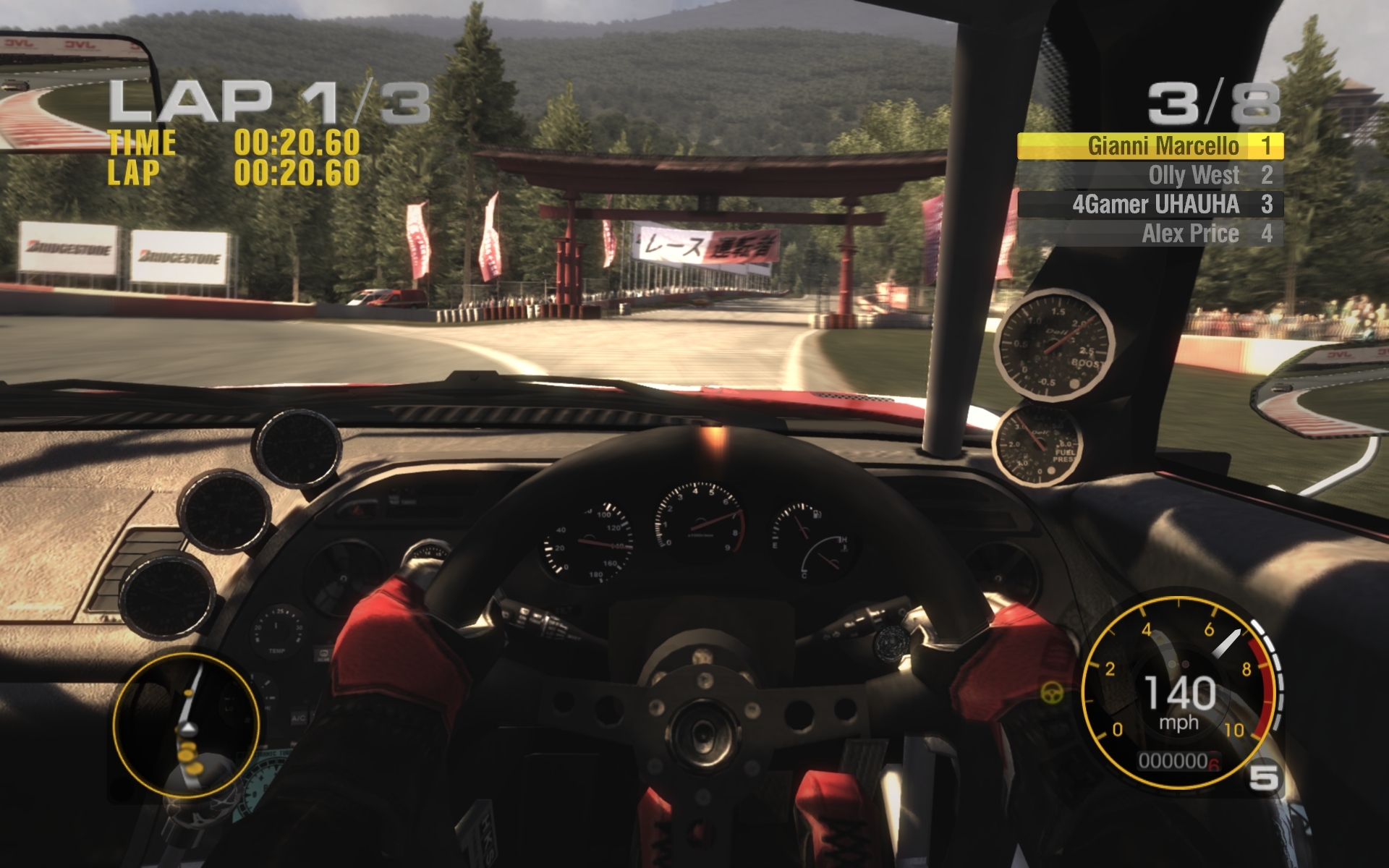Select Gianni Marcello in the standings
1389x868 pixels.
[x=1150, y=146]
